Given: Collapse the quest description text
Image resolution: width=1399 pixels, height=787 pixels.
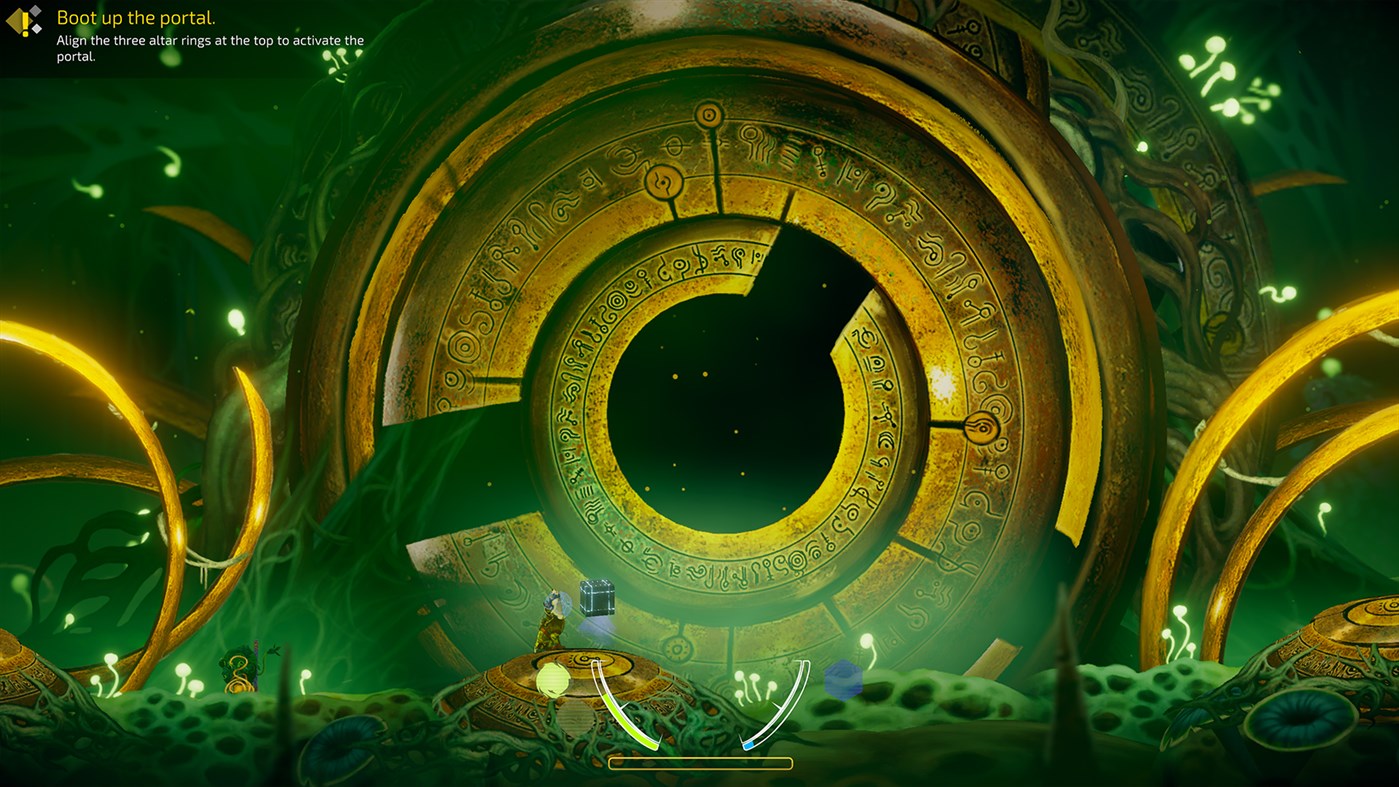Looking at the screenshot, I should click(x=210, y=46).
